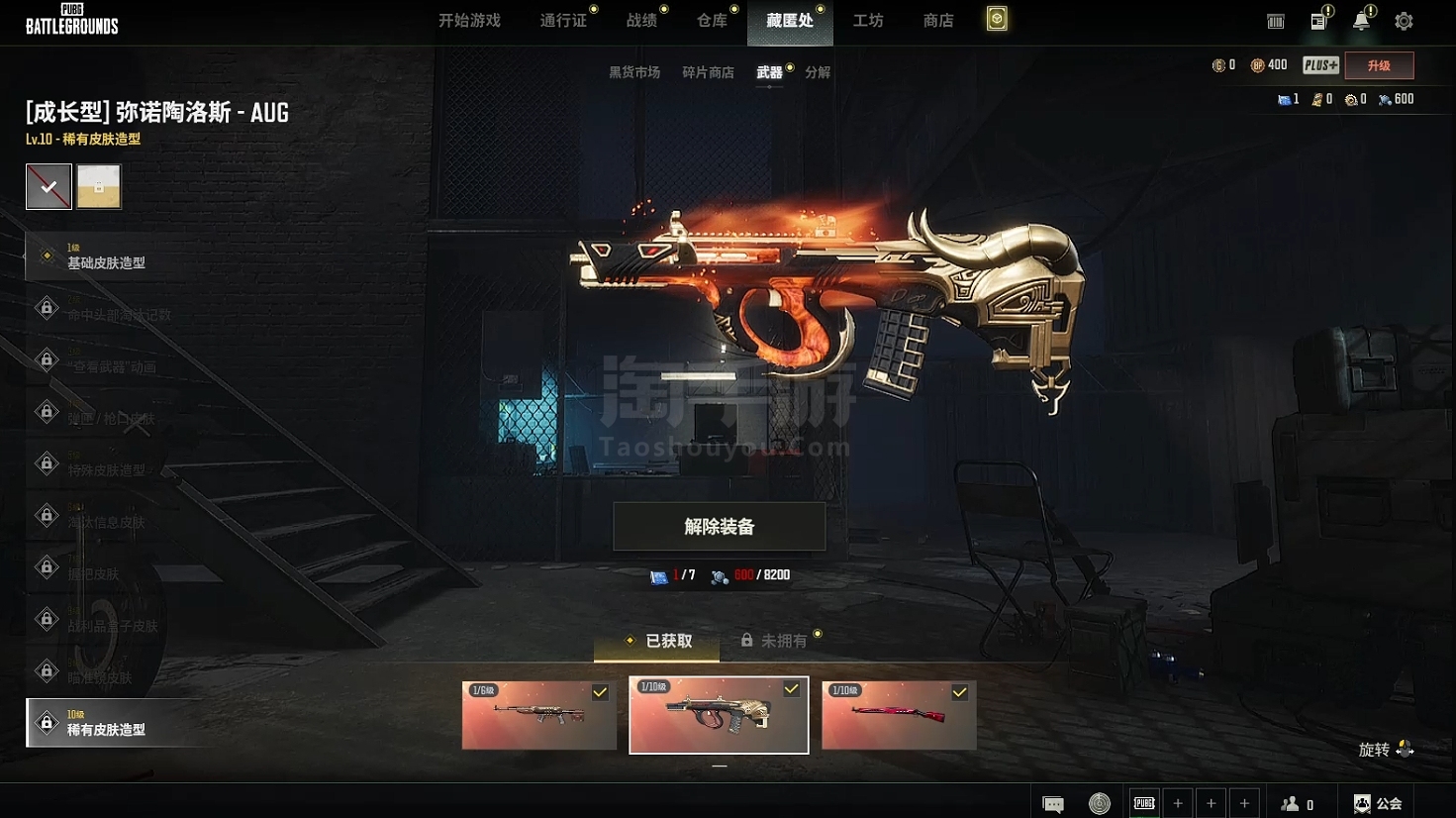Switch to the 通行证 tab
This screenshot has height=818, width=1456.
pos(563,21)
